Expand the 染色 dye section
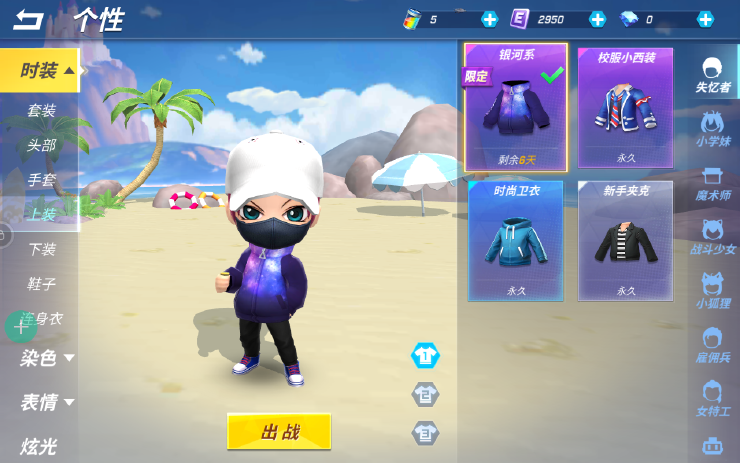The height and width of the screenshot is (463, 740). [x=46, y=357]
